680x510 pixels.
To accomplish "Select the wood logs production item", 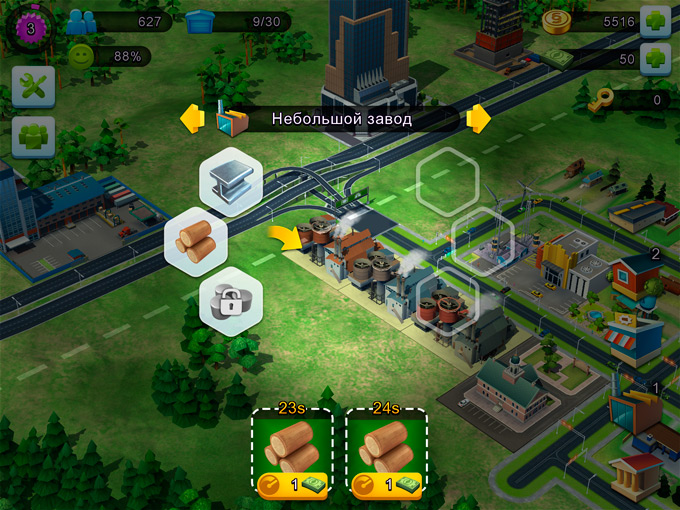I will pos(195,241).
